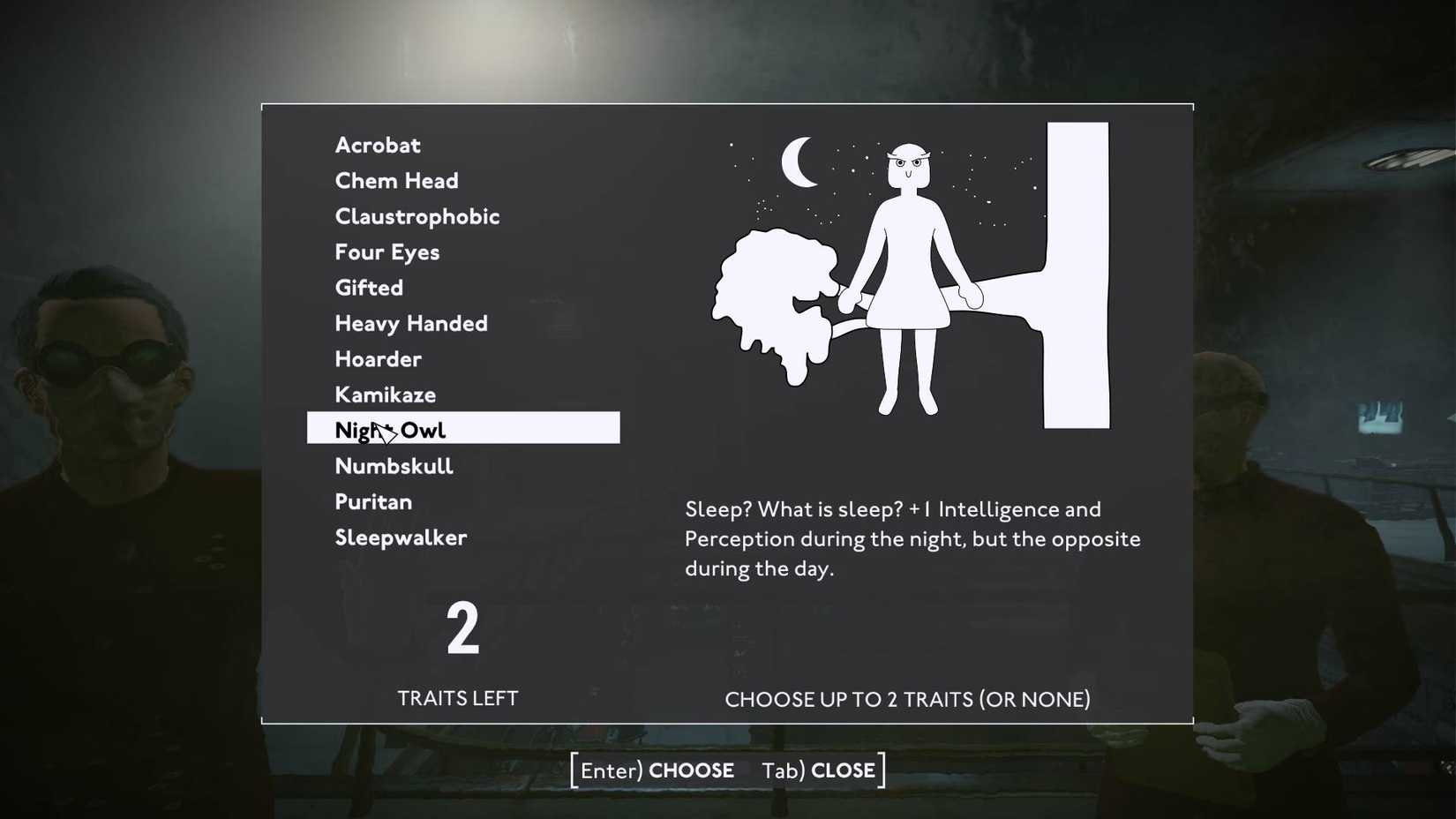Click the crescent moon in the illustration
This screenshot has height=819, width=1456.
pyautogui.click(x=800, y=163)
